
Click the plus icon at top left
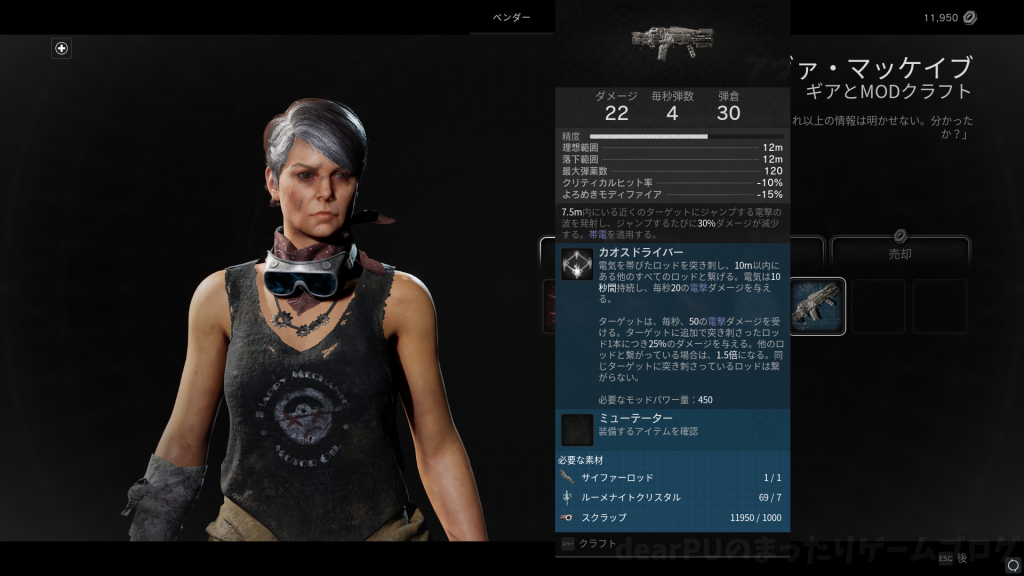[x=62, y=48]
